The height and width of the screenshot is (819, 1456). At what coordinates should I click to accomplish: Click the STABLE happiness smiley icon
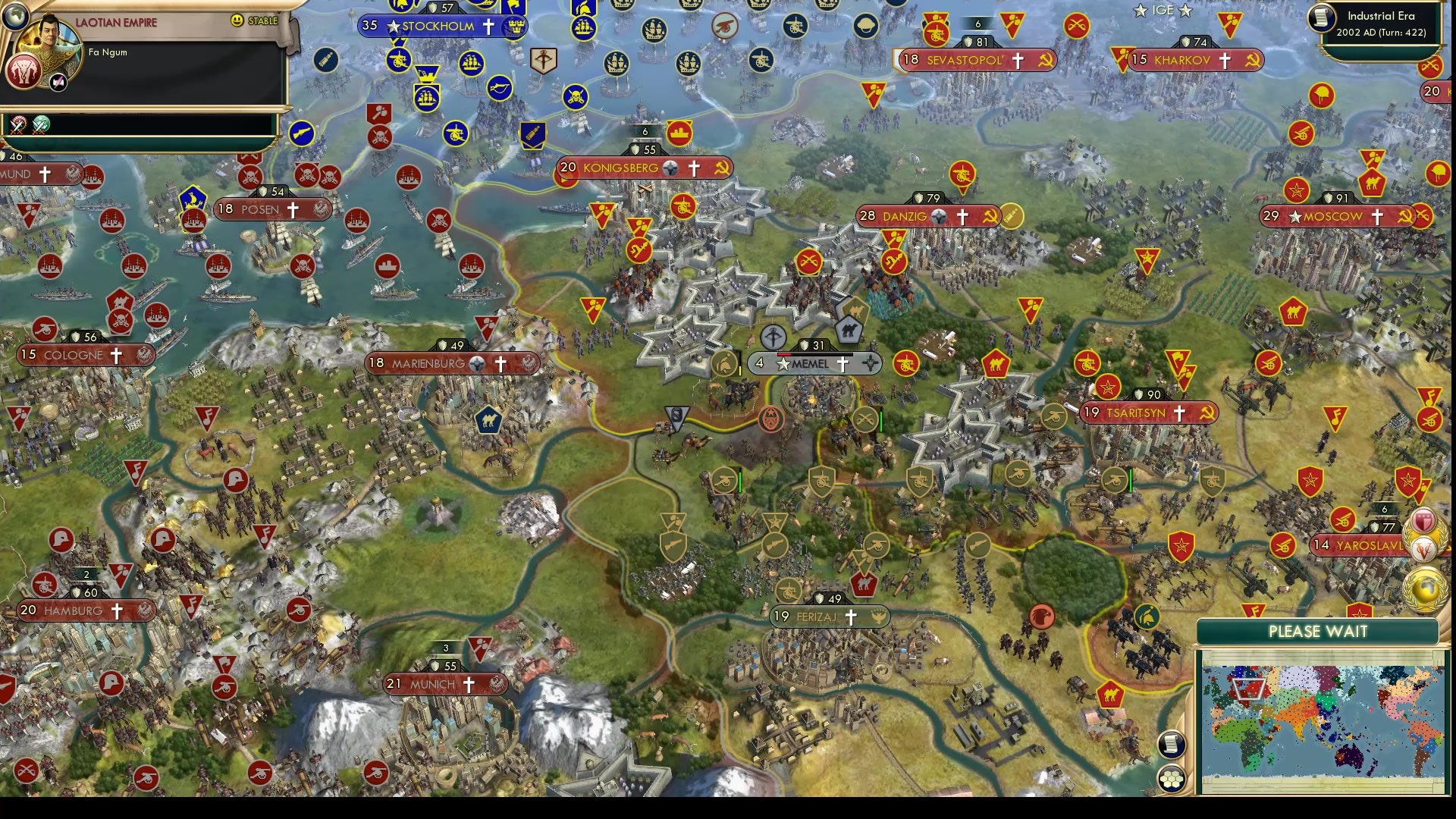(x=238, y=20)
